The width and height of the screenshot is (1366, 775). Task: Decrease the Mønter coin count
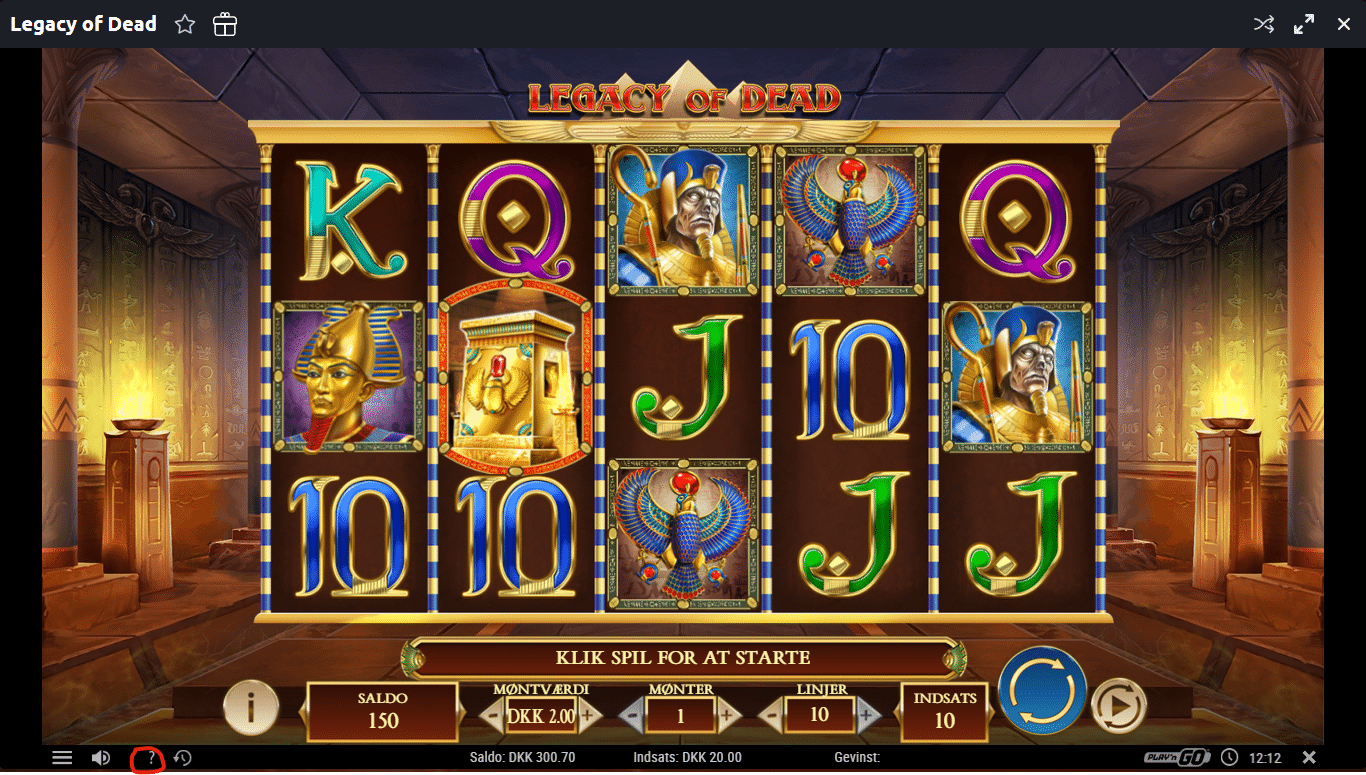click(x=631, y=715)
